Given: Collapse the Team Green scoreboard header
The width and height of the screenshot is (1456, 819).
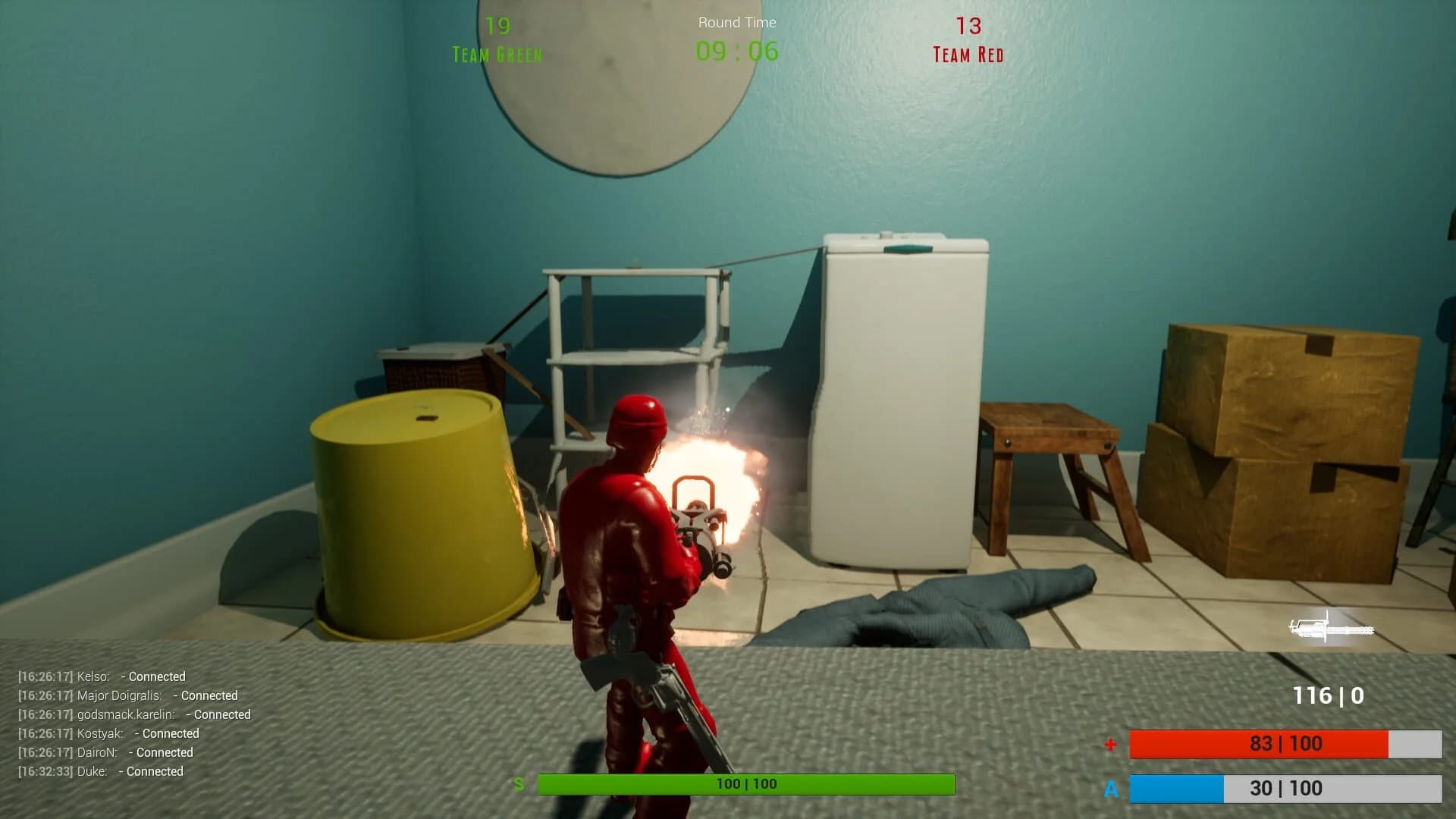Looking at the screenshot, I should tap(497, 54).
